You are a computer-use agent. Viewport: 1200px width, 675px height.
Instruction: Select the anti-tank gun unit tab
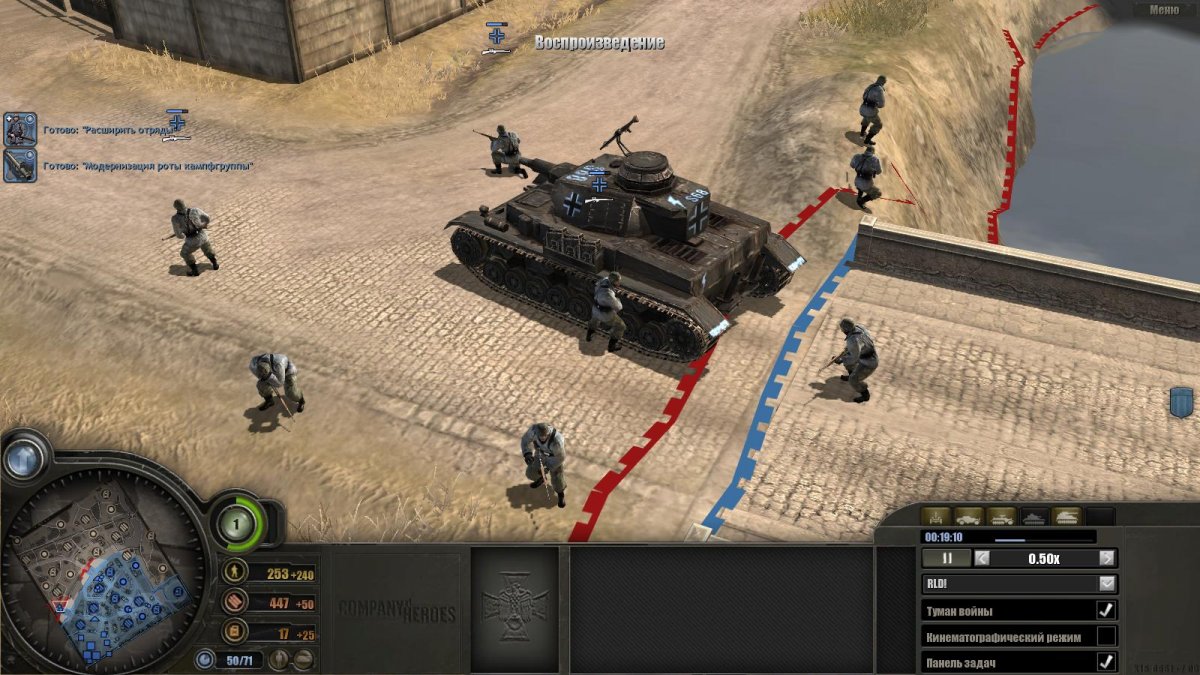coord(937,517)
